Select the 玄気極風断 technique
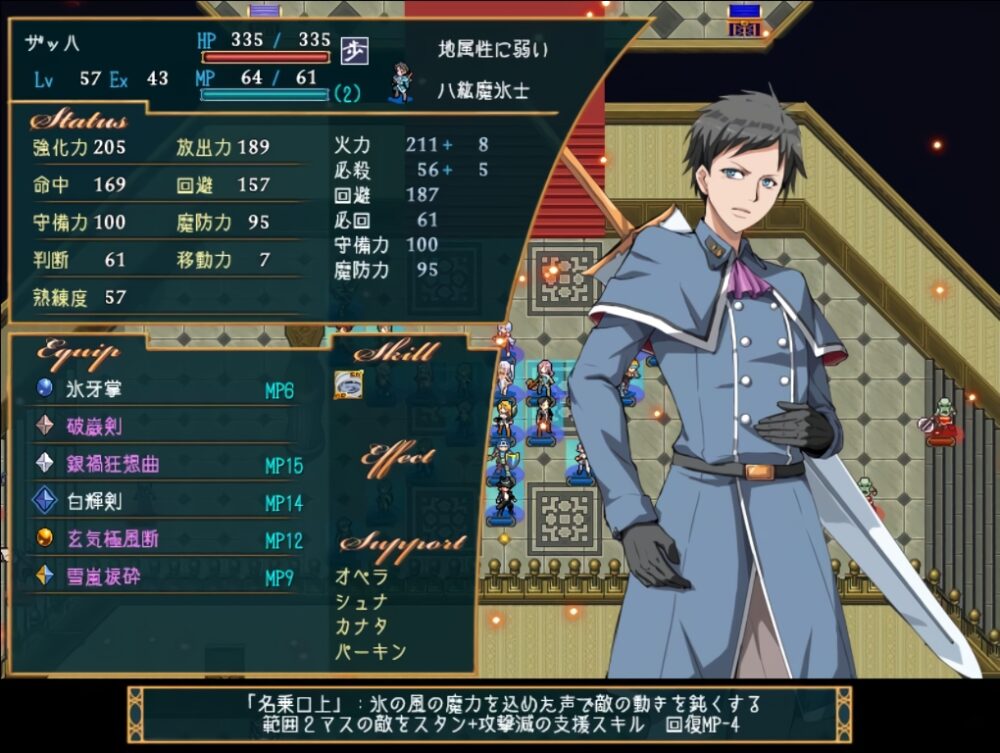Image resolution: width=1000 pixels, height=753 pixels. pos(112,539)
